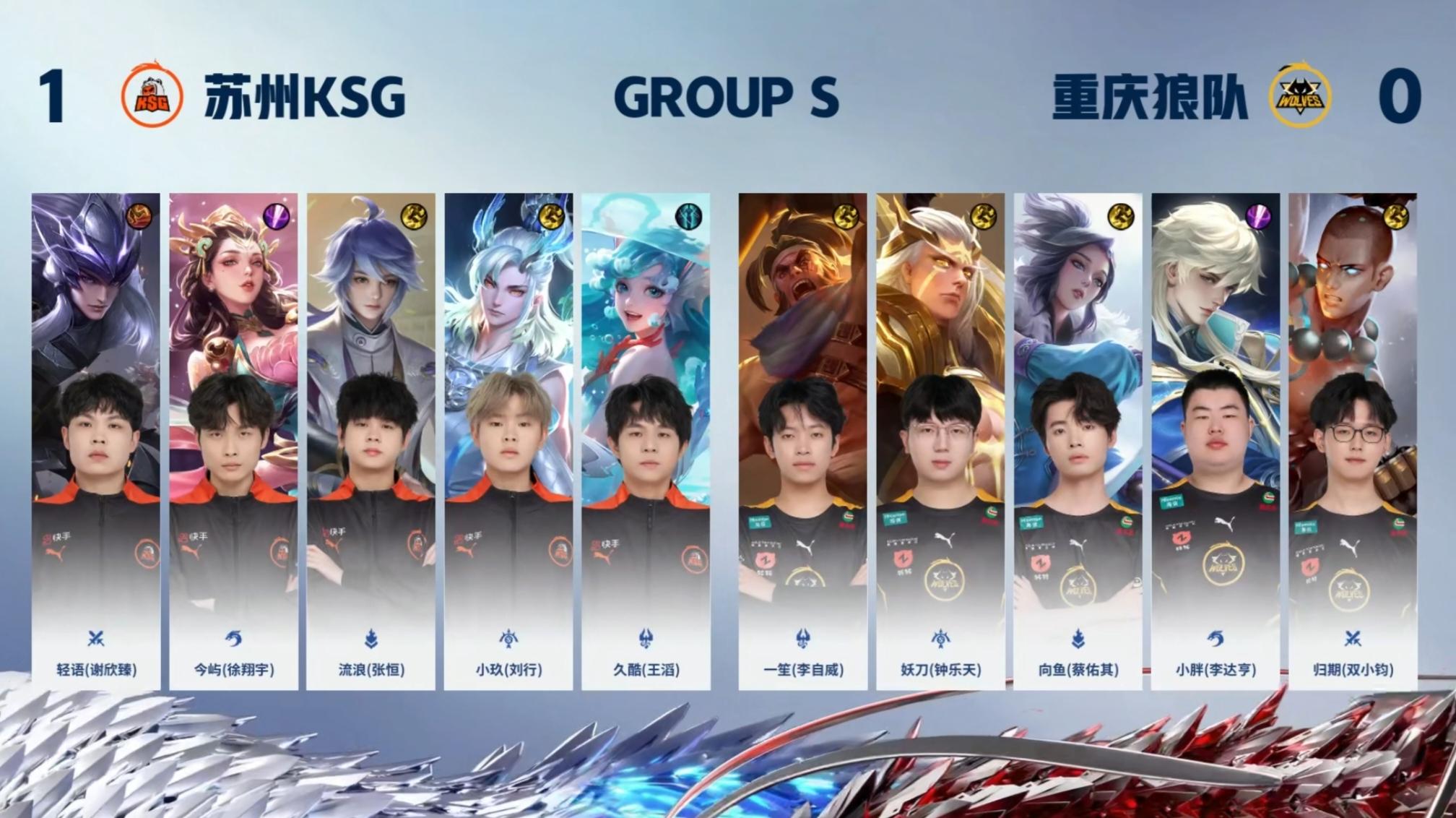Choose the 妖刀(钟乐天) player card
The image size is (1456, 818).
pyautogui.click(x=940, y=441)
